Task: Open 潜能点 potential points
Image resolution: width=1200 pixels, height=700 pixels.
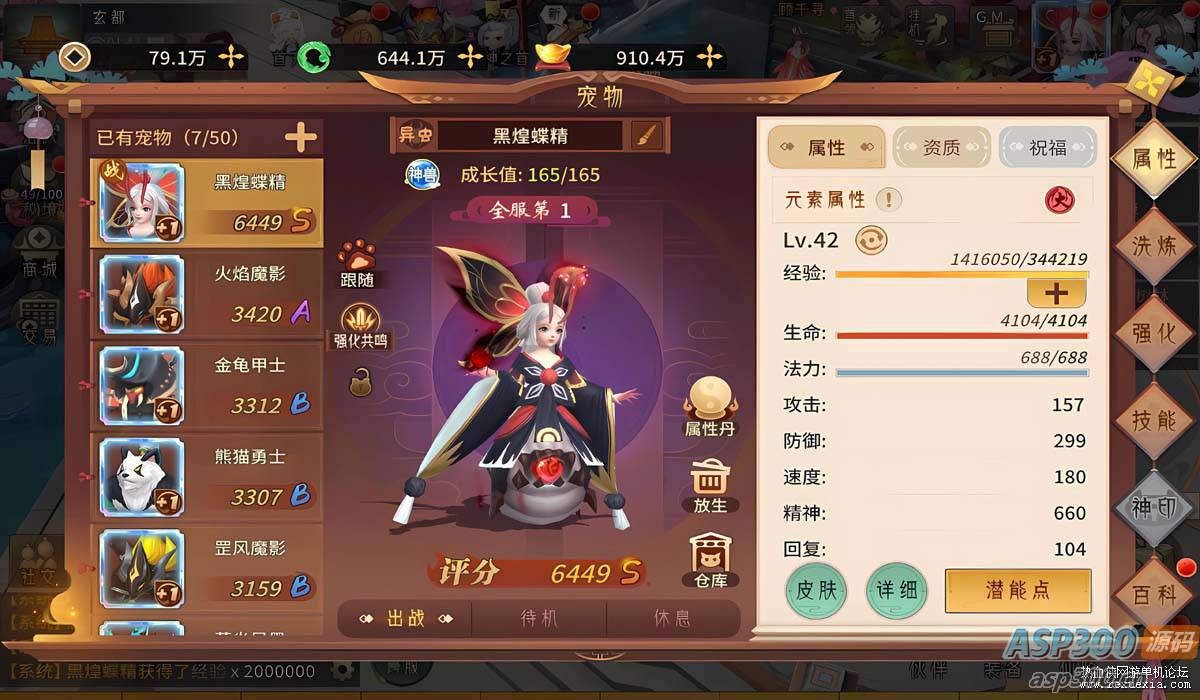Action: point(1017,589)
